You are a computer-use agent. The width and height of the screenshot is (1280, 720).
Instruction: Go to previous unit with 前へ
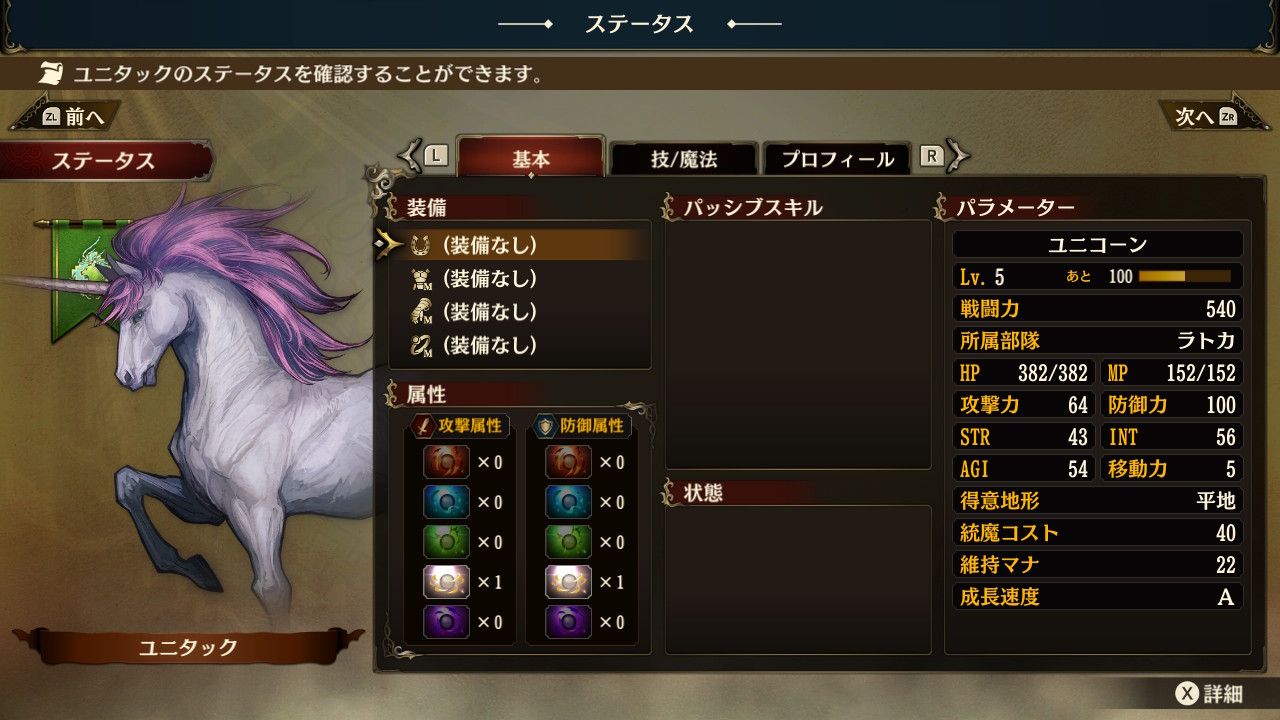[70, 117]
